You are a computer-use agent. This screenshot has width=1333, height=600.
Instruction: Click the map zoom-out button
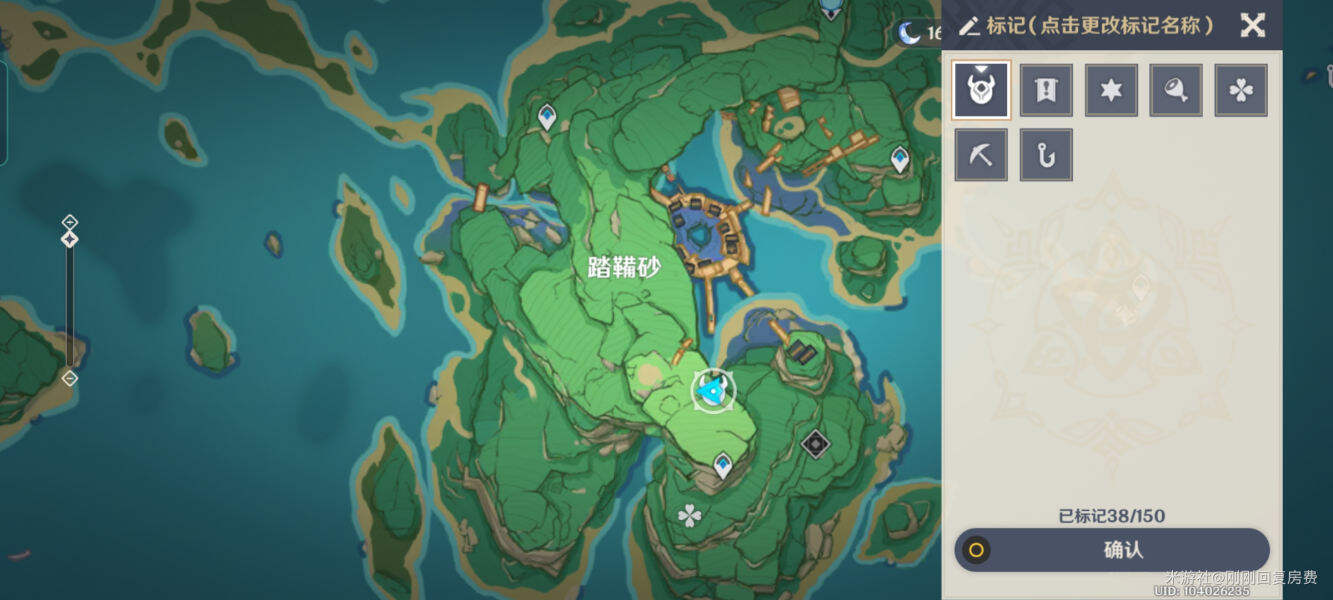[69, 378]
